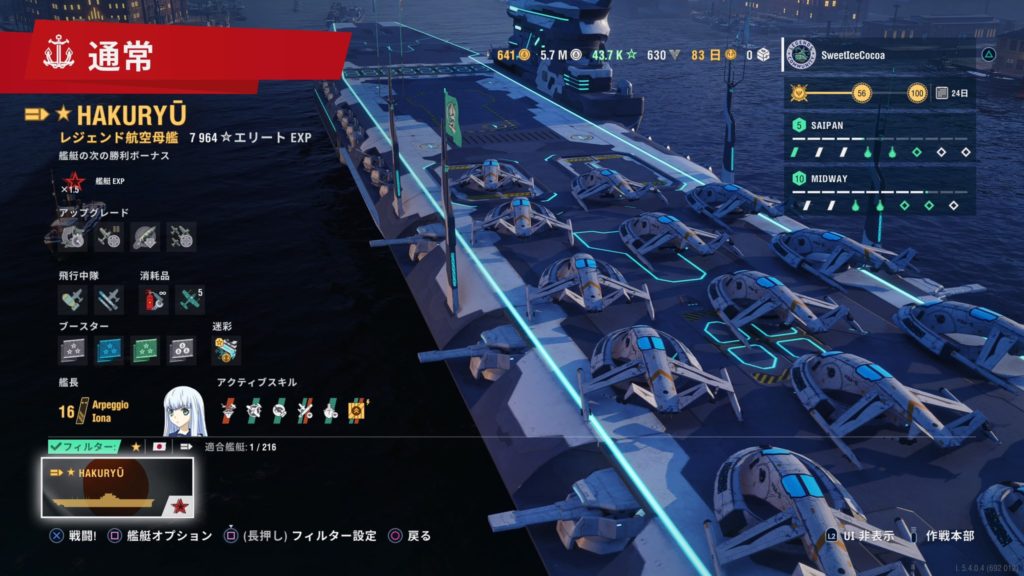
Task: Click the Japan flag nation filter
Action: 160,446
